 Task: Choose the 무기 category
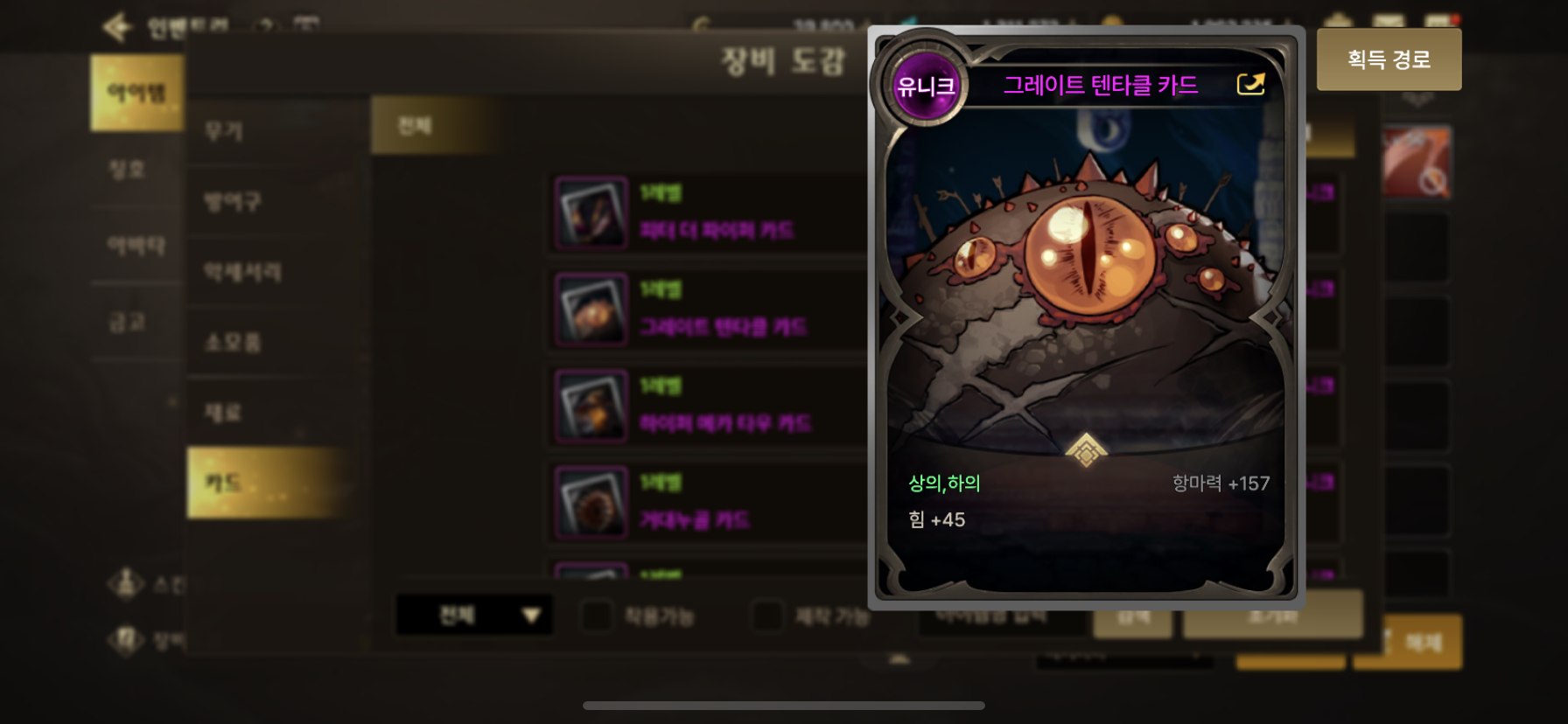tap(224, 131)
